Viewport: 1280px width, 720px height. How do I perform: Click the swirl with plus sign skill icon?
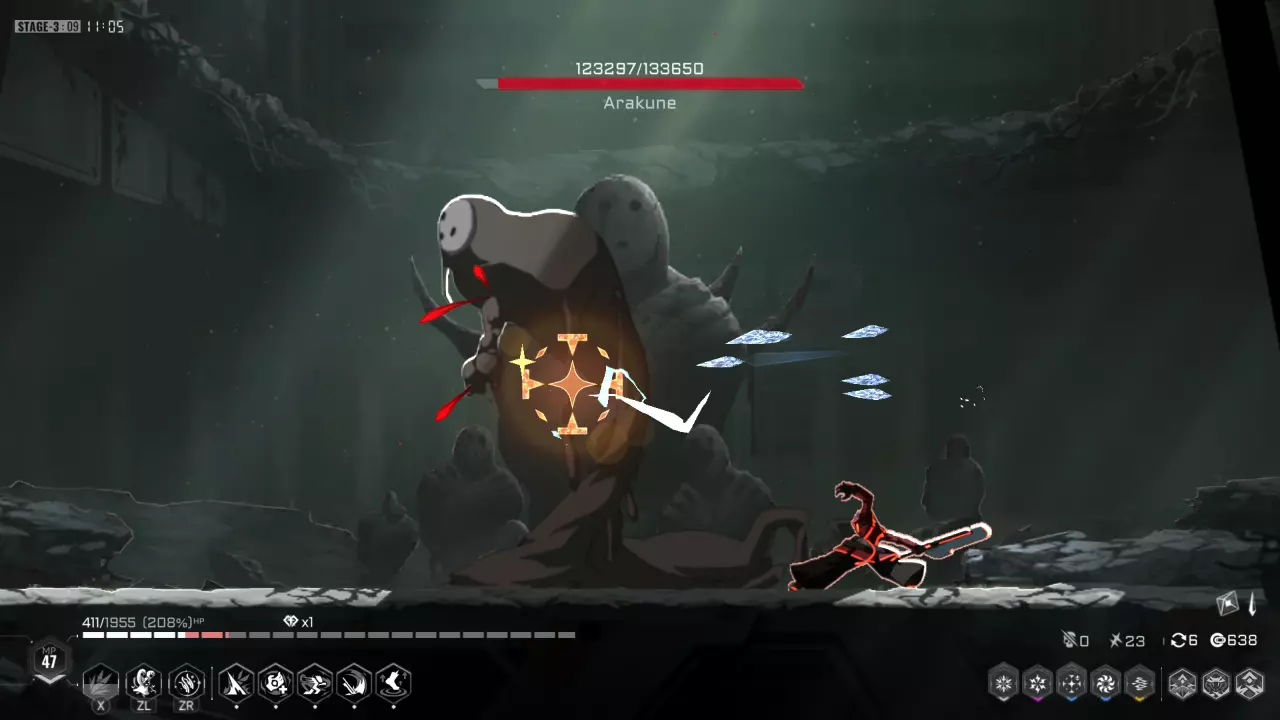point(275,684)
